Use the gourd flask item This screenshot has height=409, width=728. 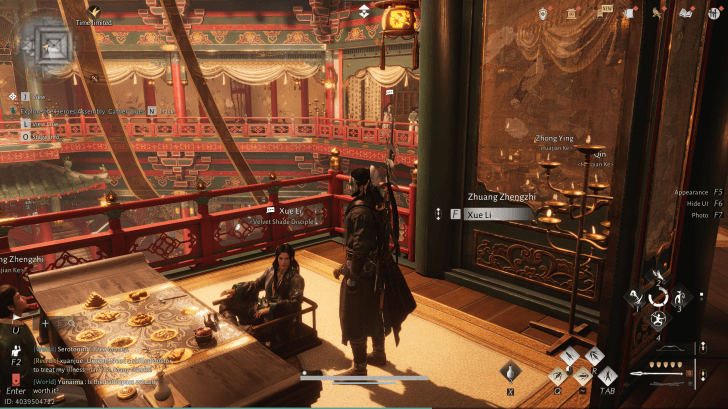tap(510, 372)
